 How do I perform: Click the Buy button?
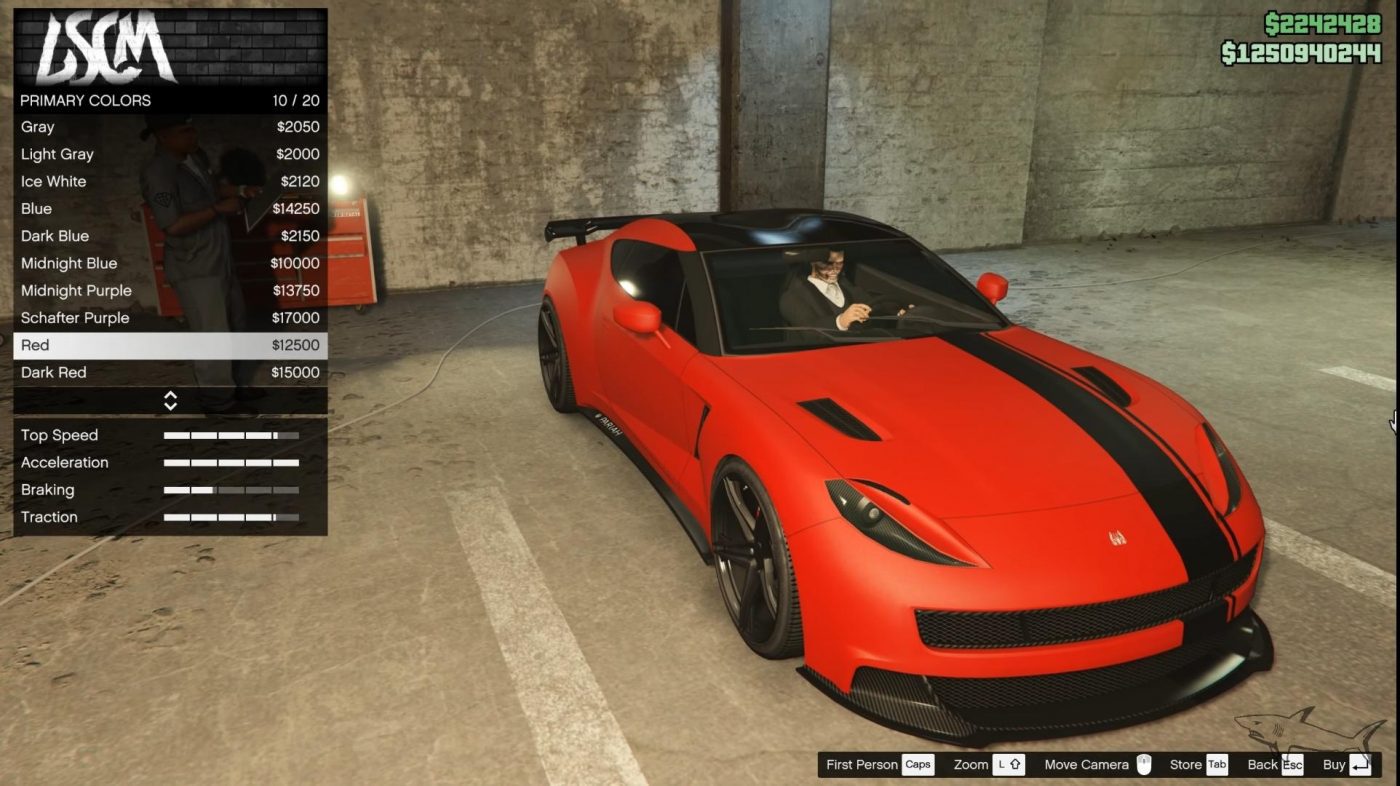point(1334,764)
